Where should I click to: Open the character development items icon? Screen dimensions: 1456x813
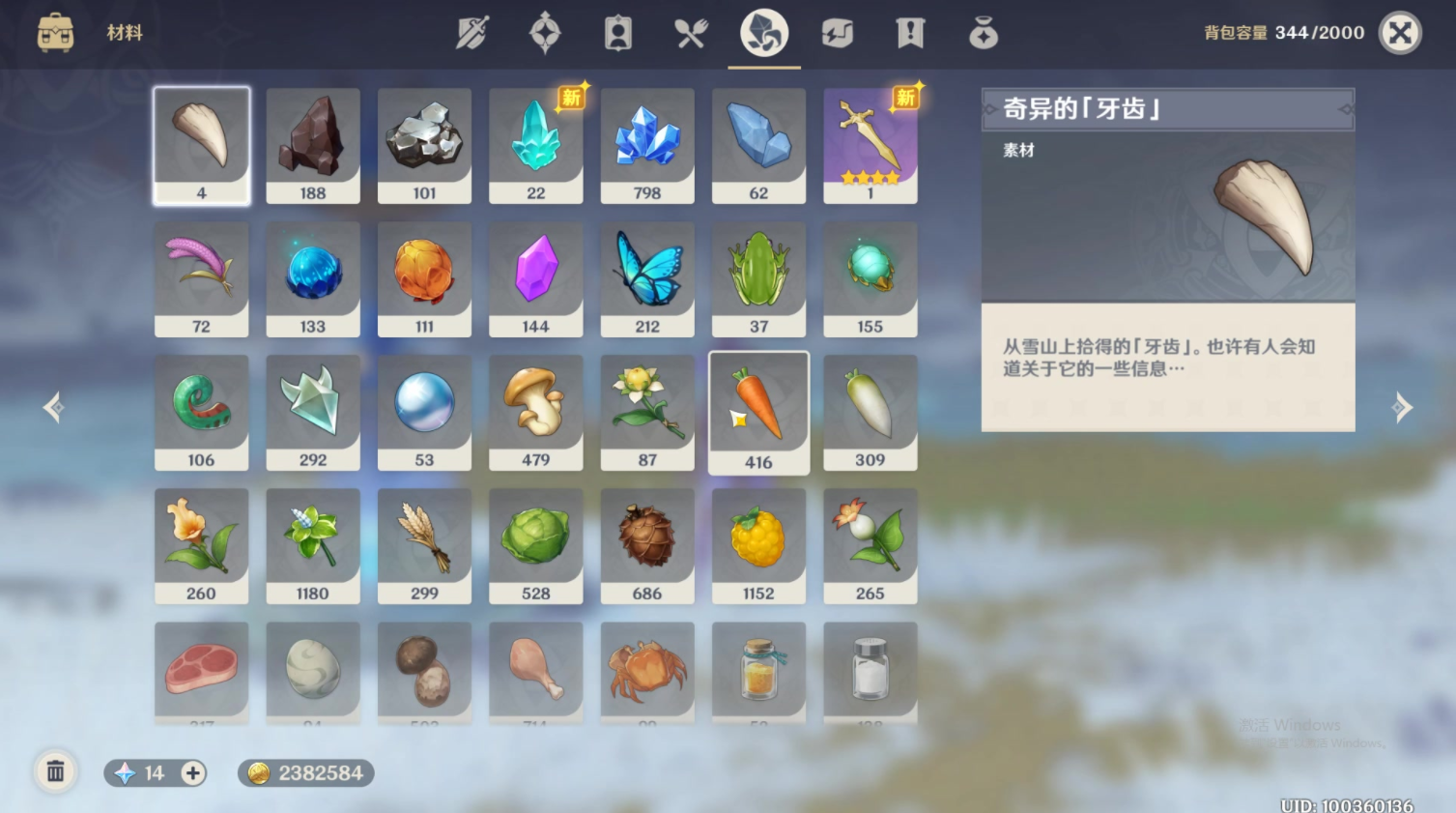[x=617, y=32]
